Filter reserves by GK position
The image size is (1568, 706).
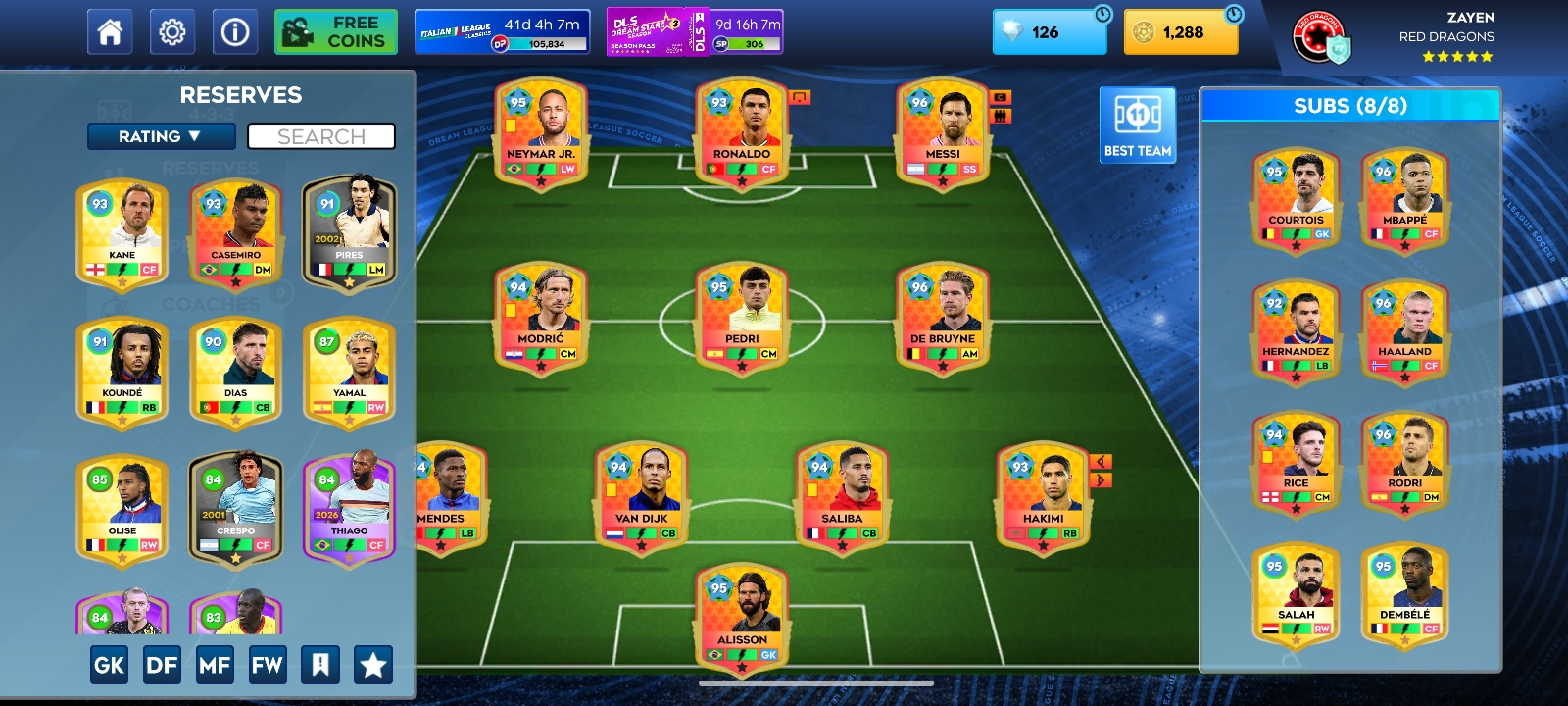pyautogui.click(x=109, y=664)
